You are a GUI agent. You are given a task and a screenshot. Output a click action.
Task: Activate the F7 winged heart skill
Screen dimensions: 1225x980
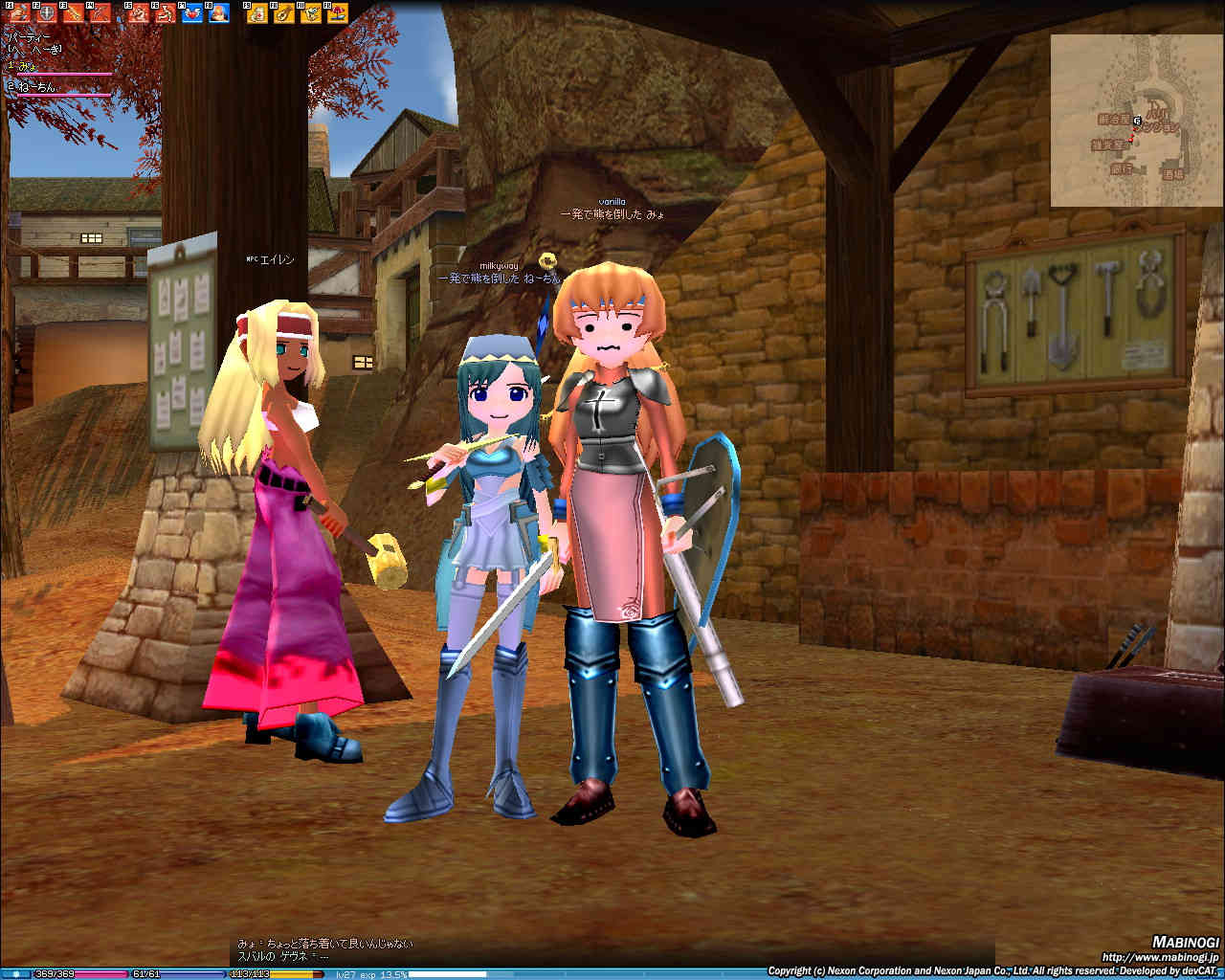point(192,13)
